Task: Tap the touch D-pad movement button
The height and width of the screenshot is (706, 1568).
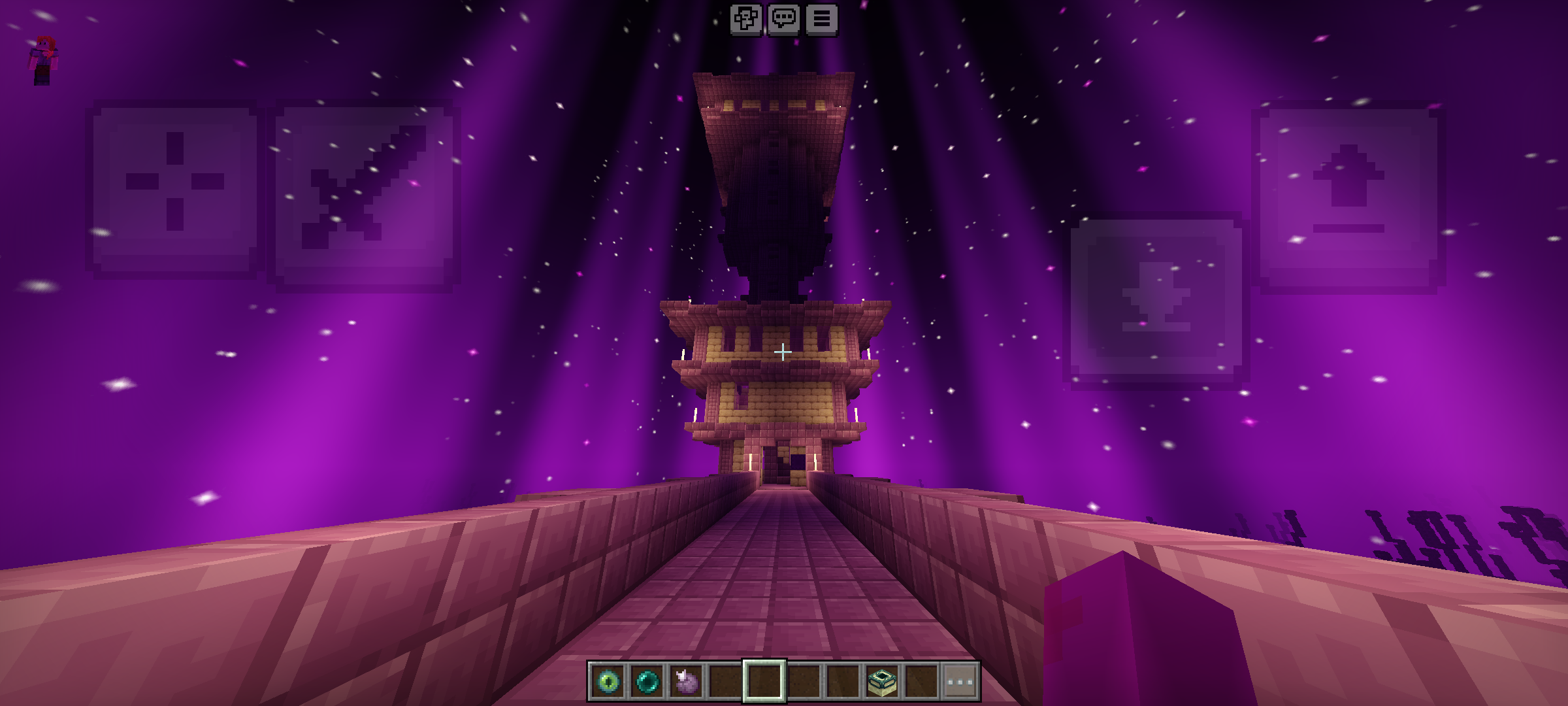Action: (174, 189)
